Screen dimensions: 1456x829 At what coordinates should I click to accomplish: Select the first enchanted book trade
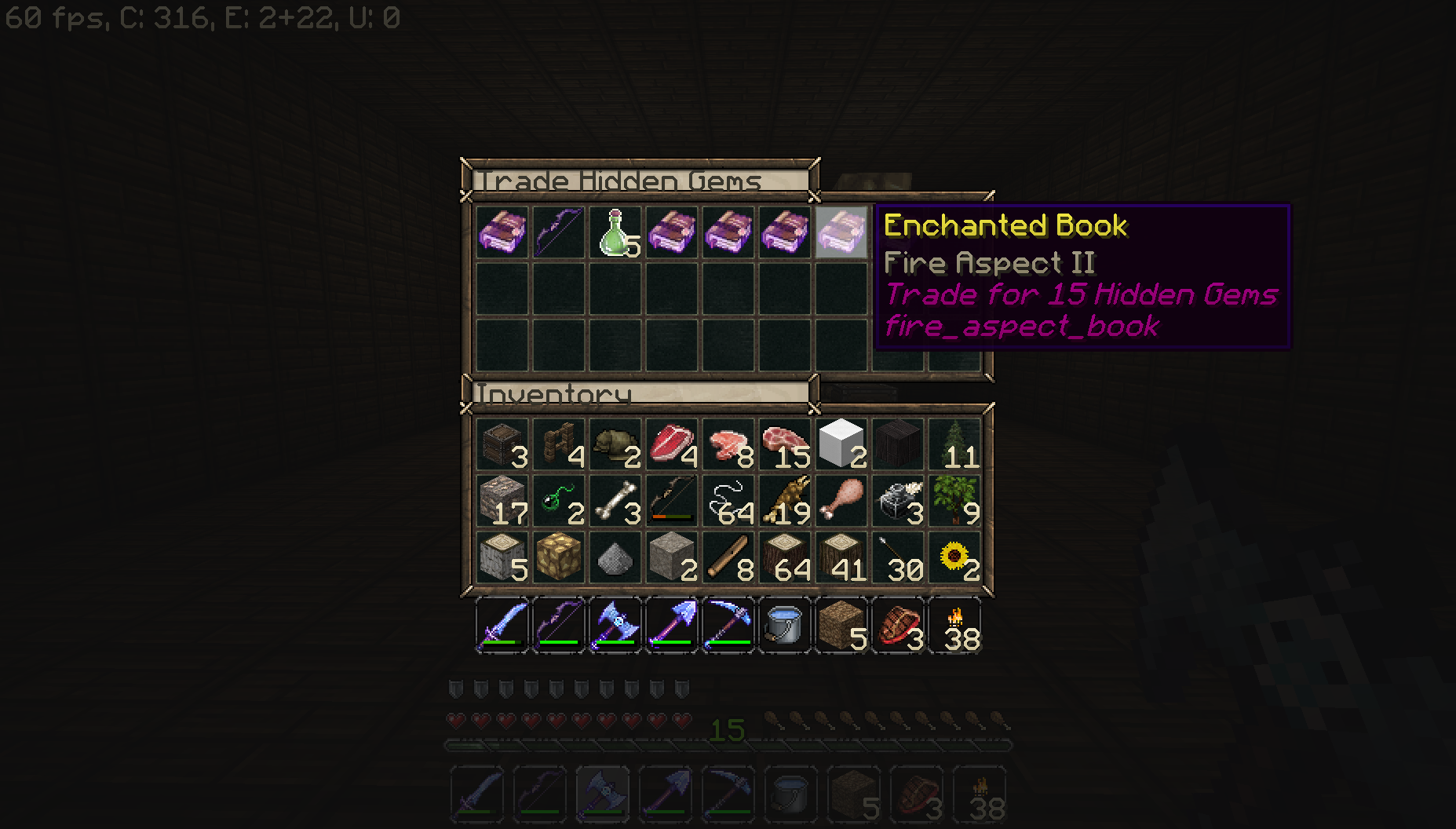[x=502, y=232]
